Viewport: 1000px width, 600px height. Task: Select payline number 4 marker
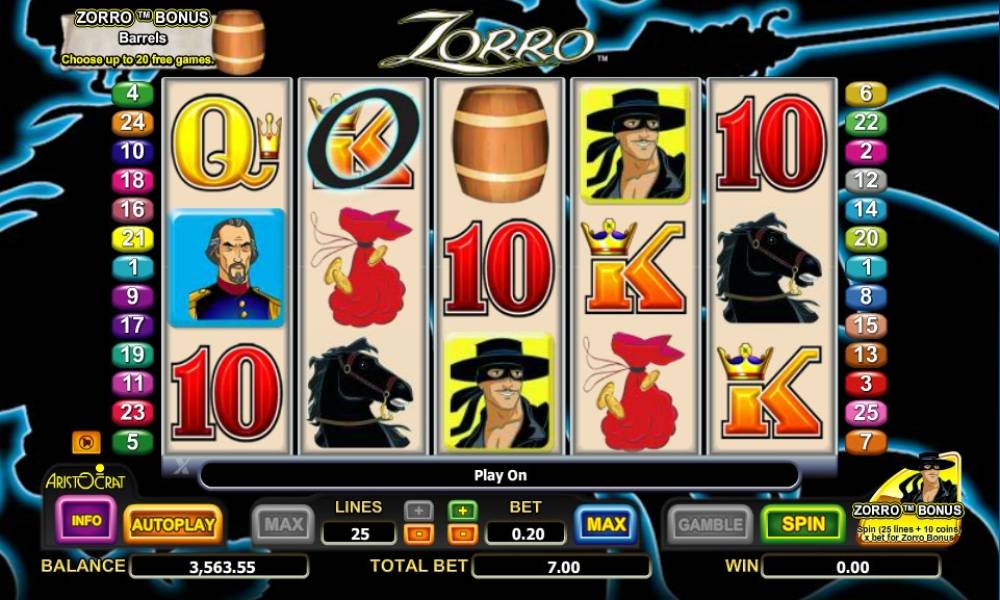click(133, 95)
